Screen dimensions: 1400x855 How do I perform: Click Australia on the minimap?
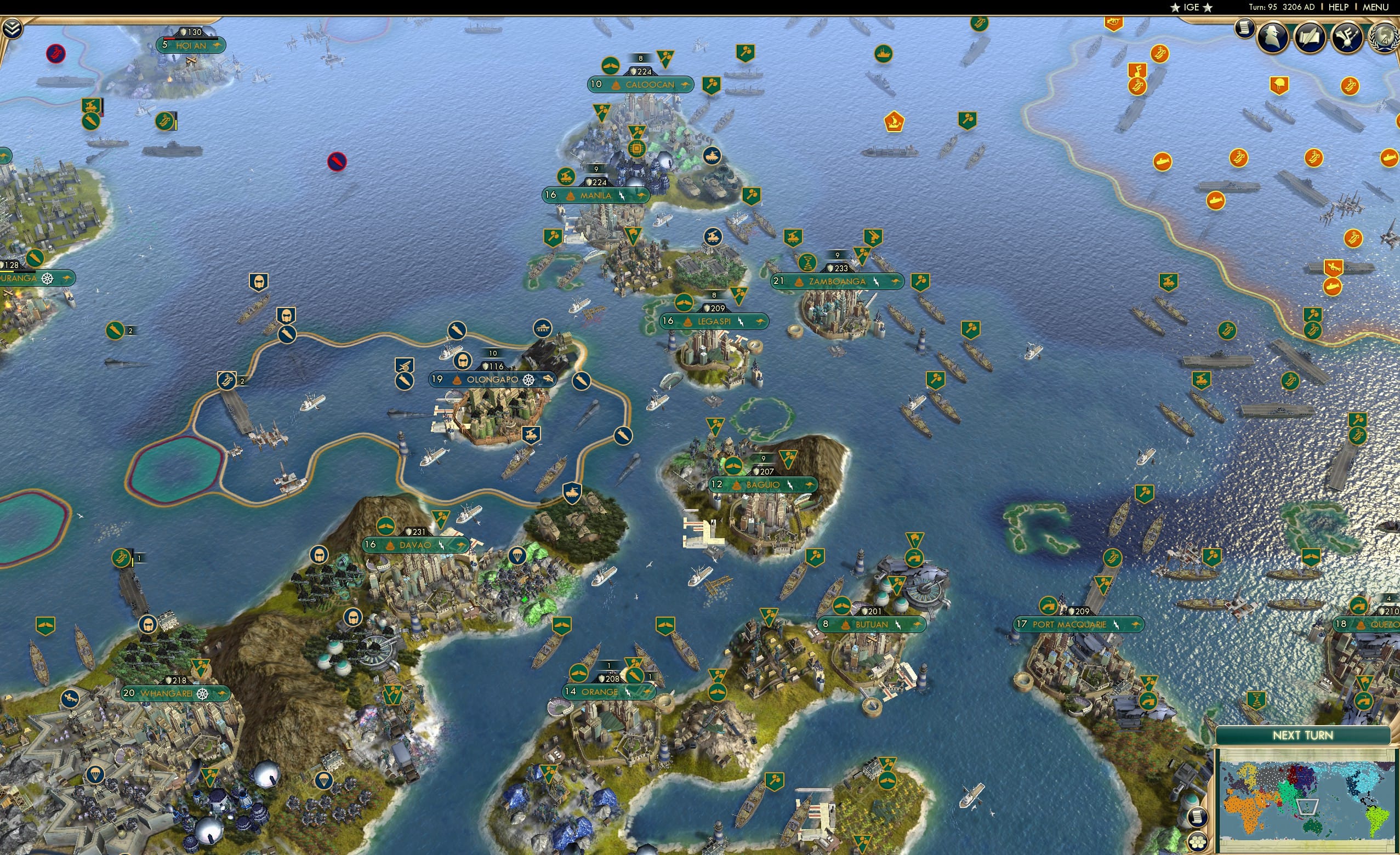tap(1313, 828)
